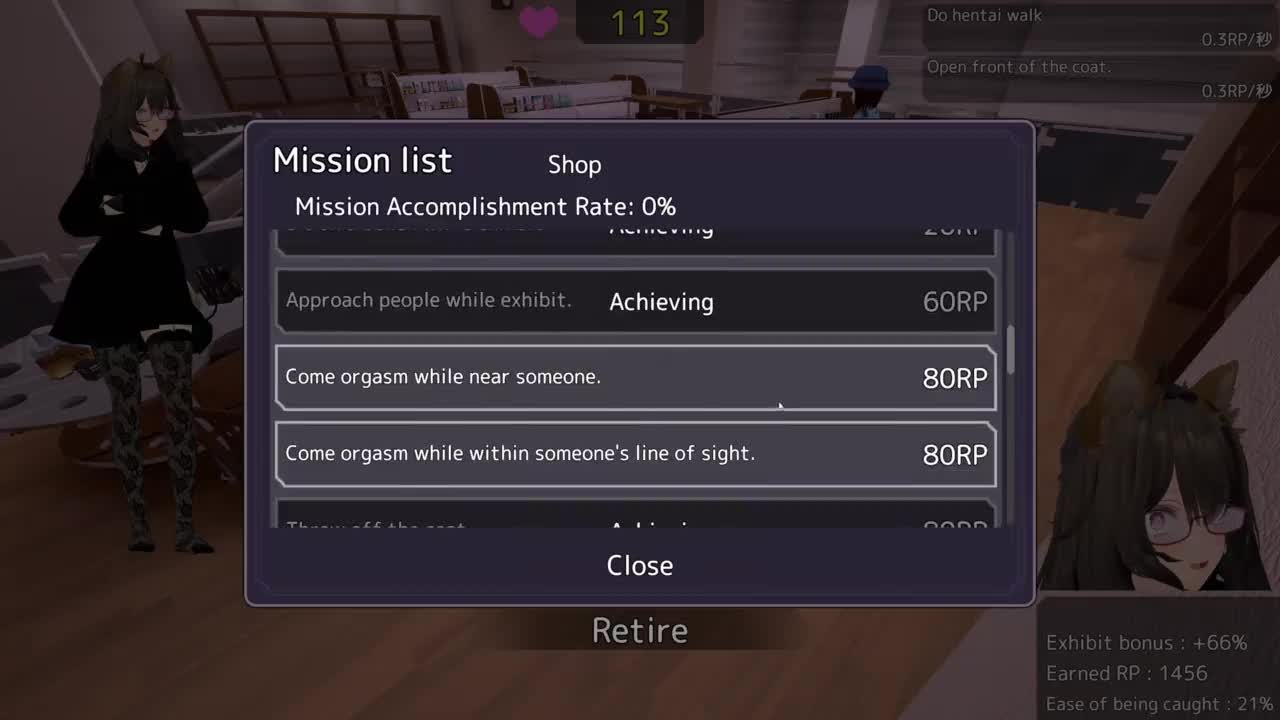Click the mission list scrollbar thumb
This screenshot has height=720, width=1280.
click(x=1010, y=349)
